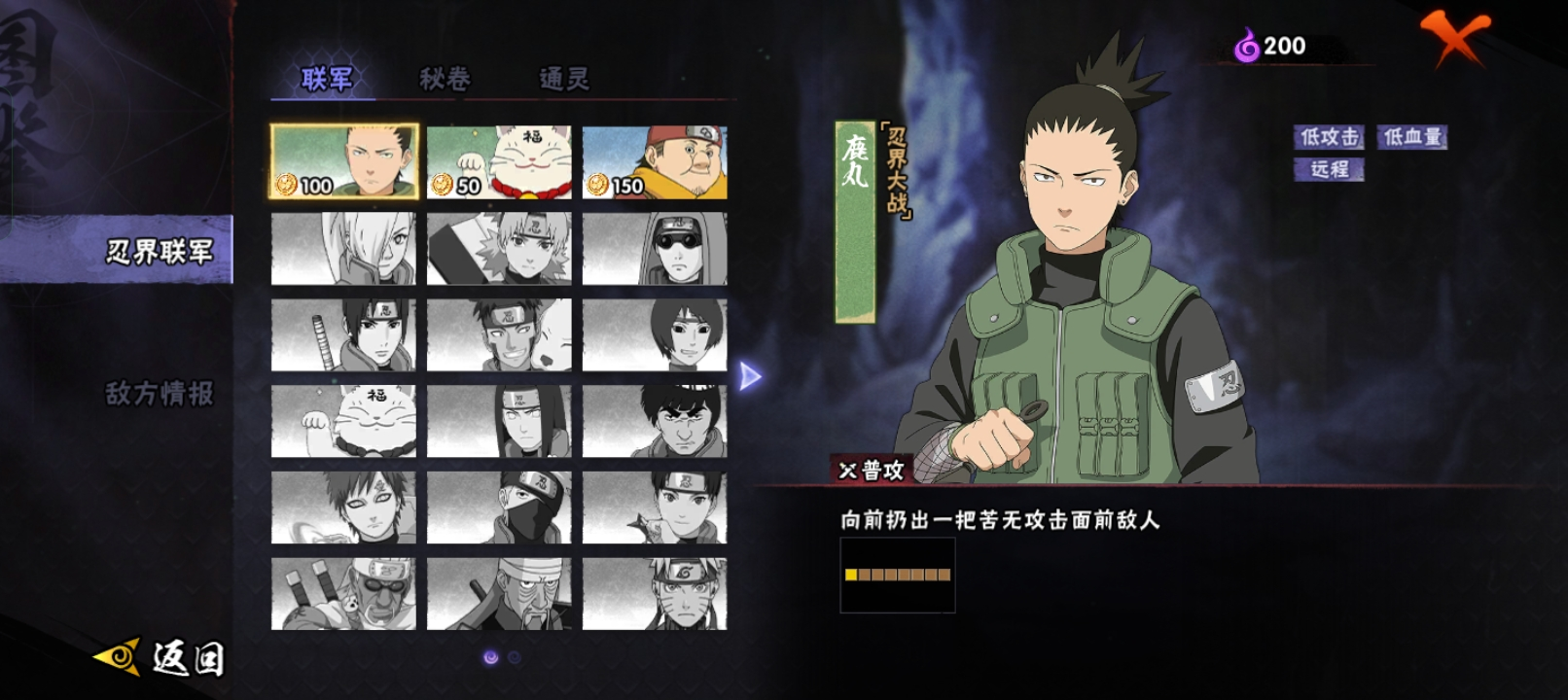
Task: Click the 低攻击 trait tag
Action: pyautogui.click(x=1329, y=137)
